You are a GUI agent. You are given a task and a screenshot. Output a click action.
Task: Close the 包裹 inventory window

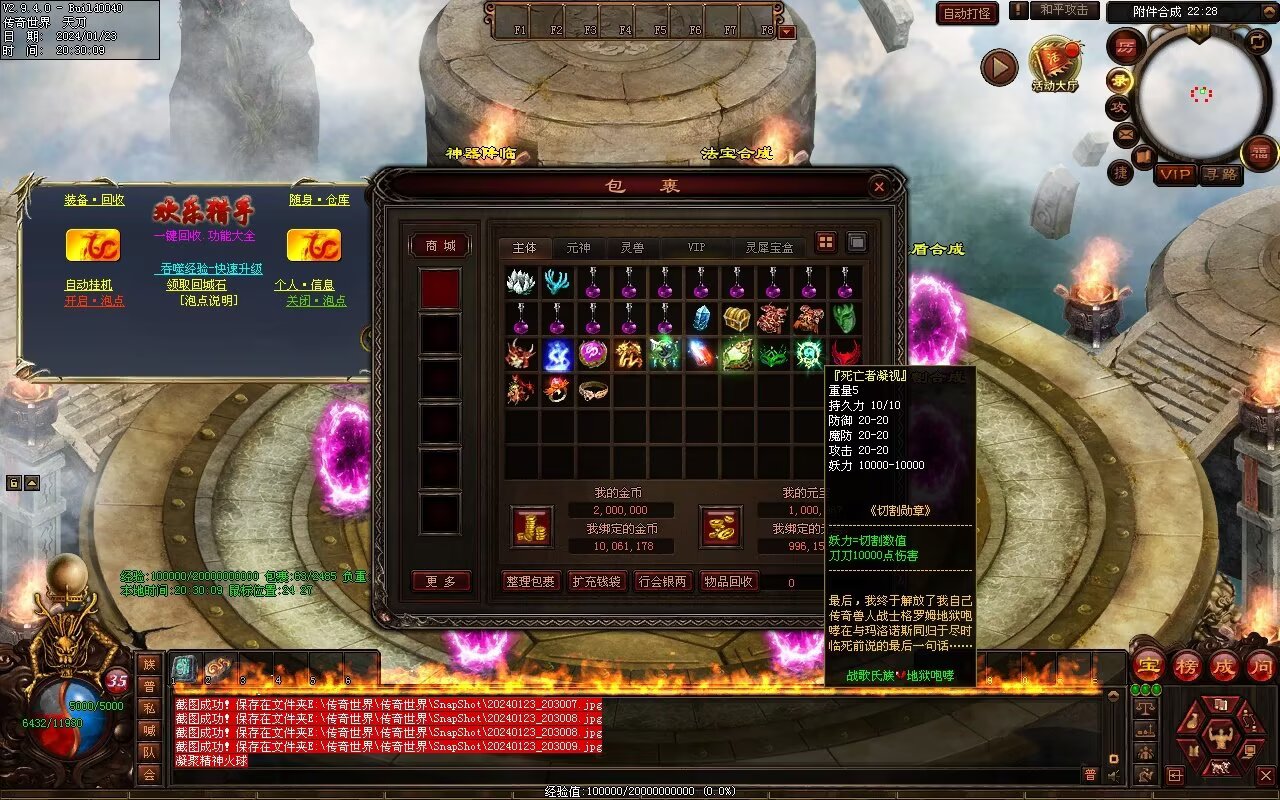click(878, 186)
